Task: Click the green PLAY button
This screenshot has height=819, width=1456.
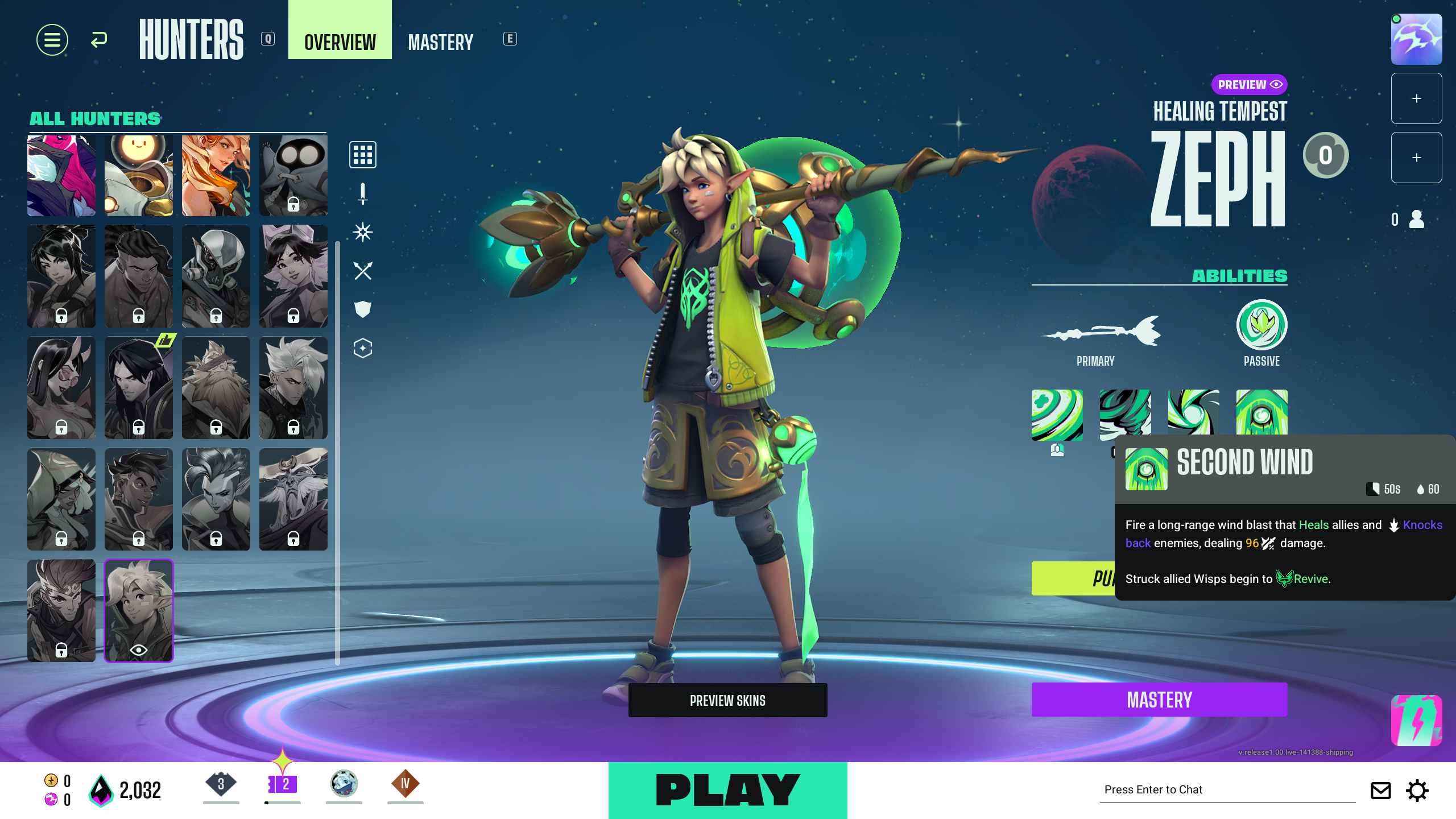Action: [x=727, y=790]
